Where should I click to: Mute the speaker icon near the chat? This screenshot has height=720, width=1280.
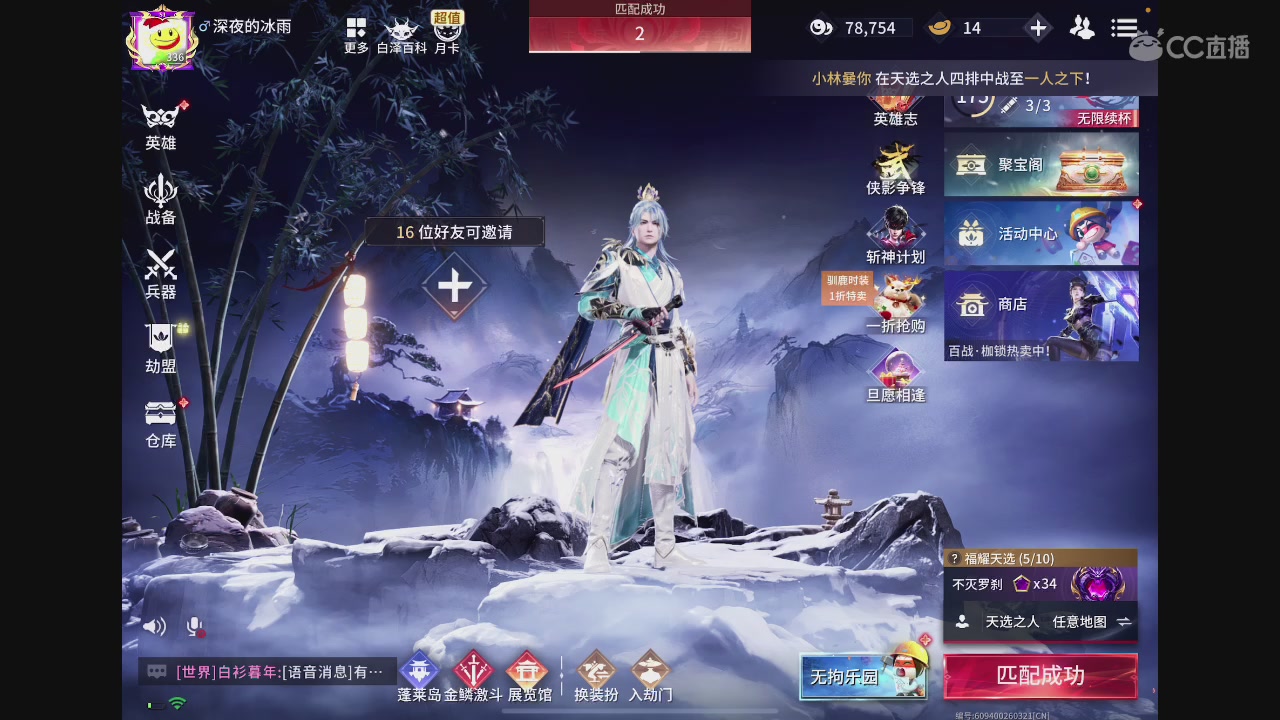point(154,625)
